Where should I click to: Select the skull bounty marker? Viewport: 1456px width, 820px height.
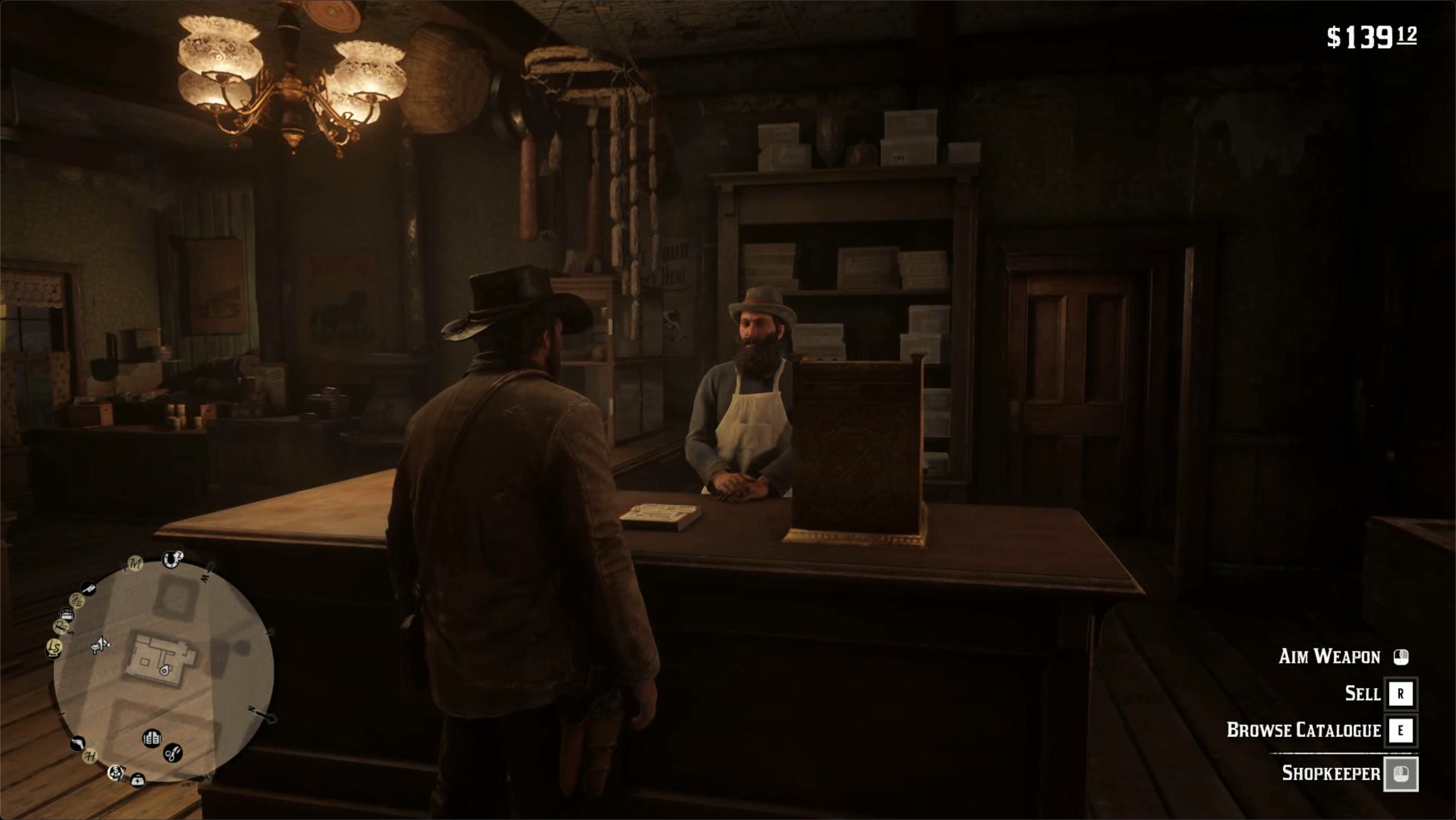click(116, 772)
